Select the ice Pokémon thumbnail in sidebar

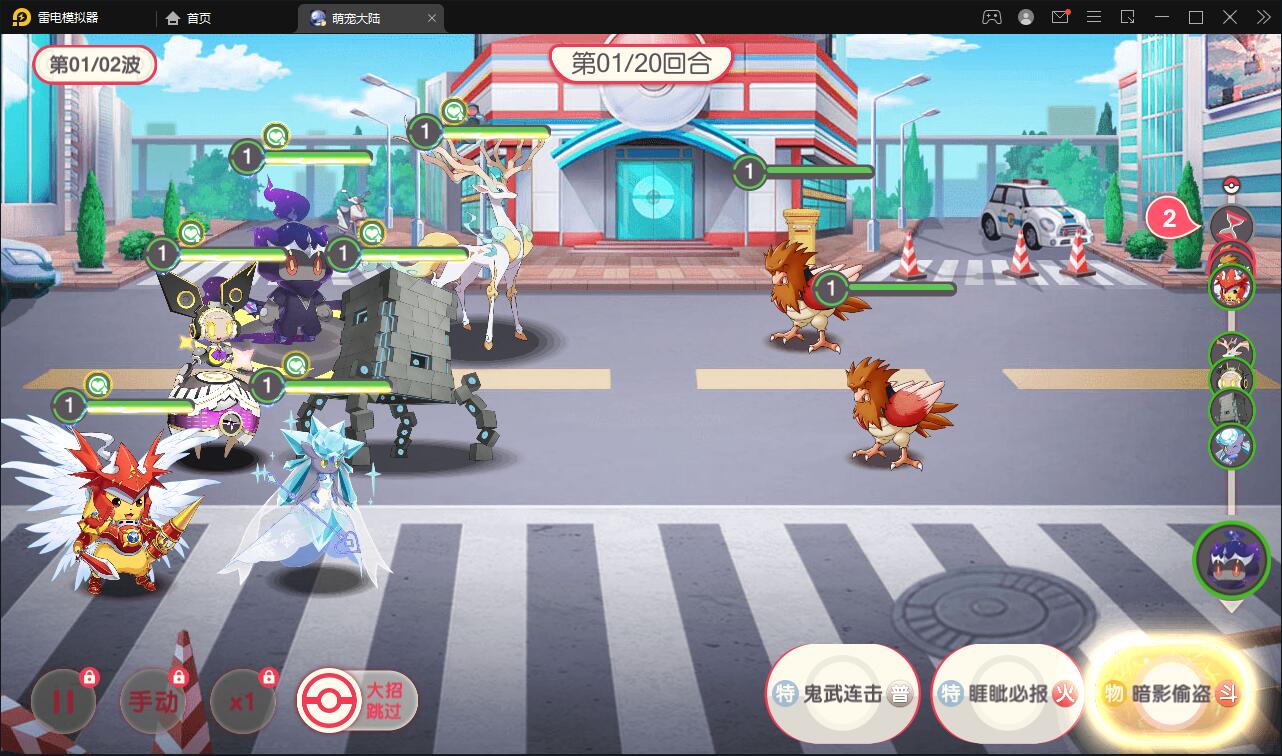[1231, 442]
